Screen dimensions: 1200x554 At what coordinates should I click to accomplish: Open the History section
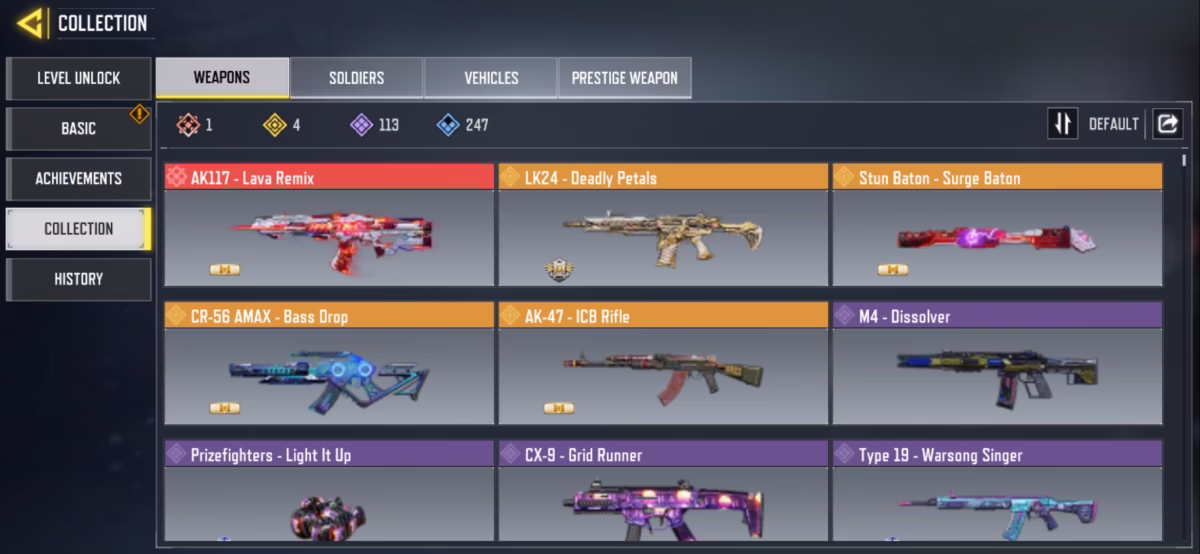pyautogui.click(x=79, y=279)
